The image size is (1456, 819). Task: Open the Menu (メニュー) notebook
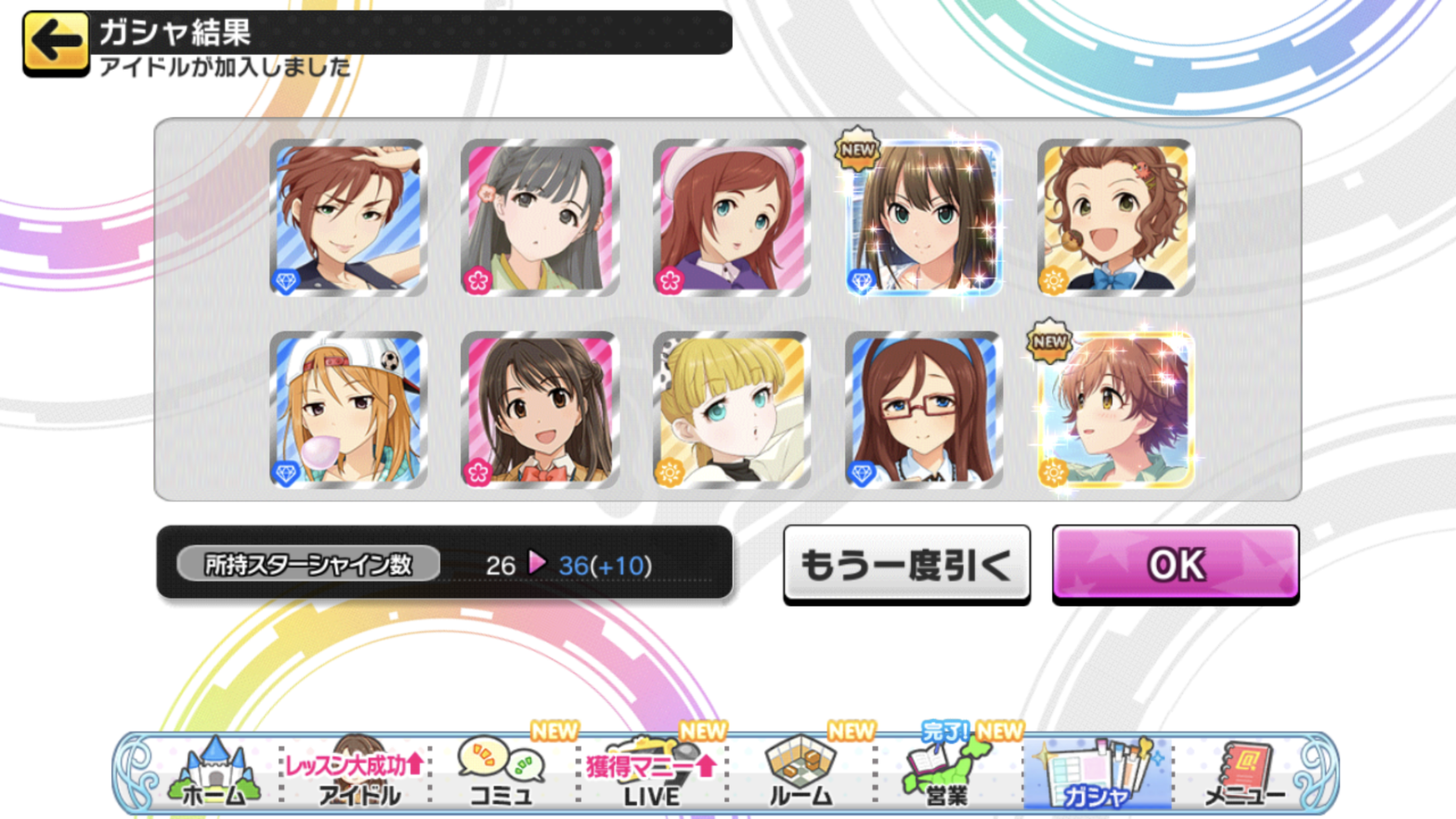[x=1245, y=773]
